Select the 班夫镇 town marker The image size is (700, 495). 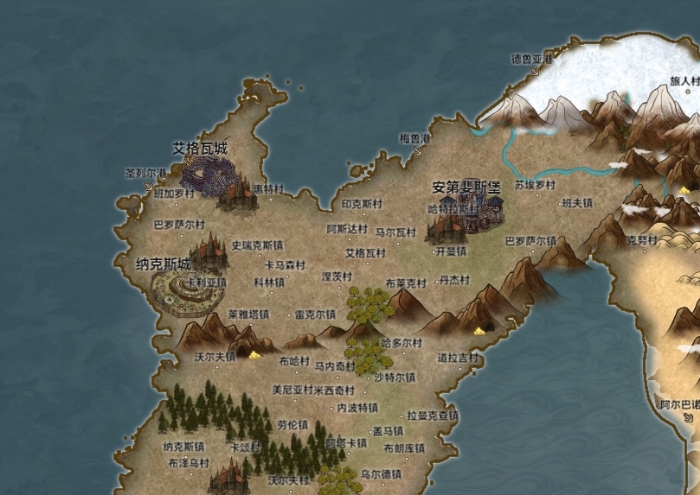[x=577, y=203]
